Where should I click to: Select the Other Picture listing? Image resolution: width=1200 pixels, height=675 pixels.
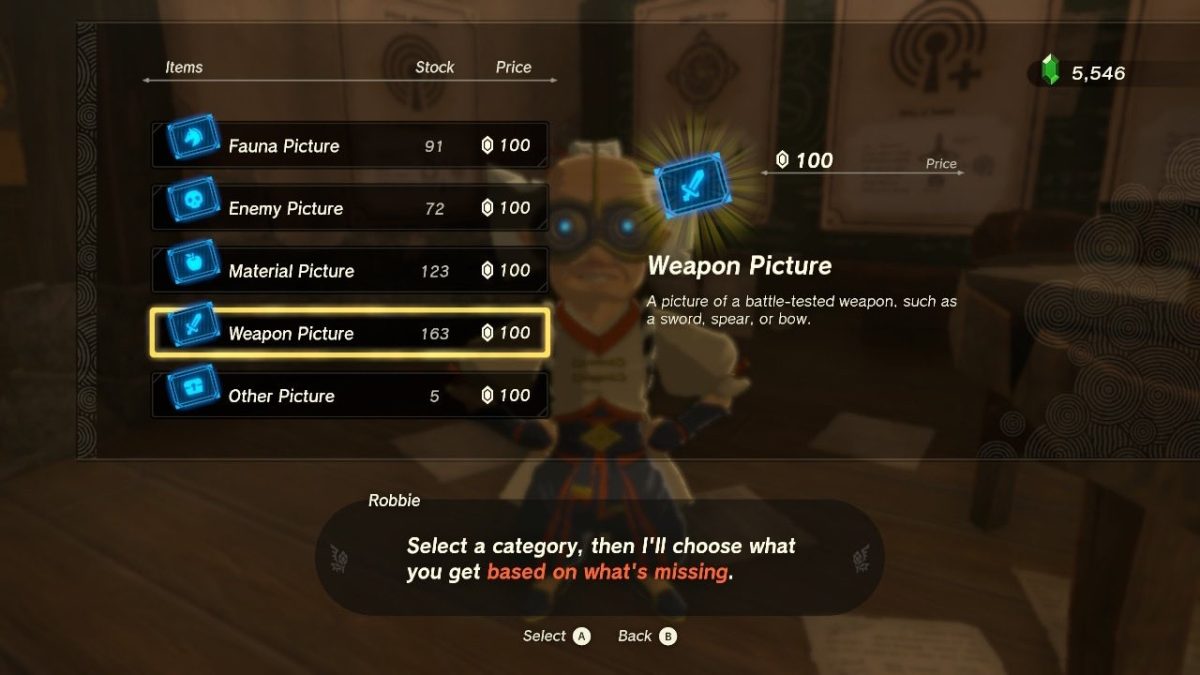tap(350, 396)
